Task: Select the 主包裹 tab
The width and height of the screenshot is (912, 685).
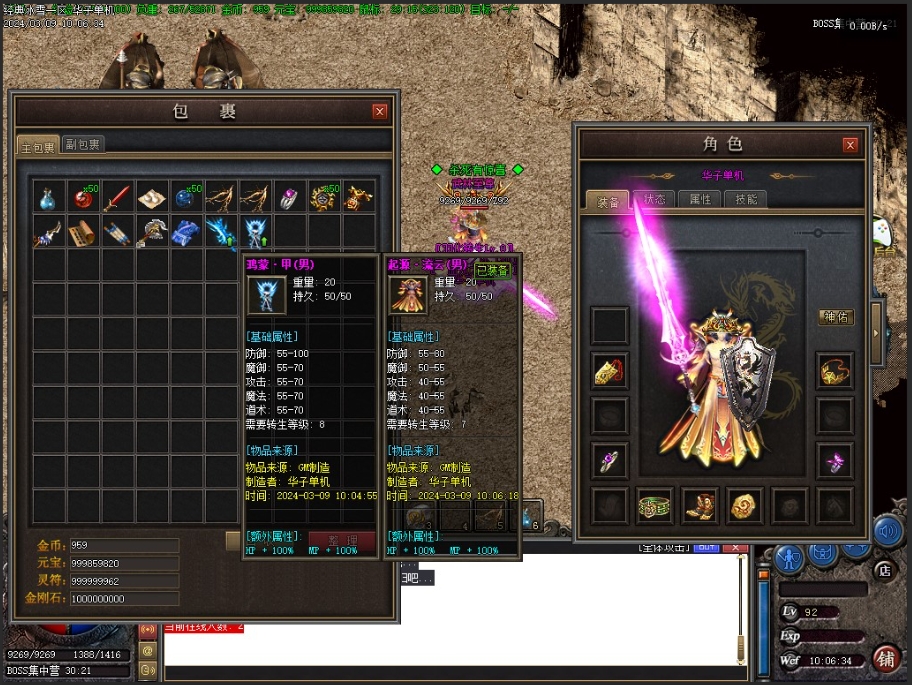Action: click(39, 146)
